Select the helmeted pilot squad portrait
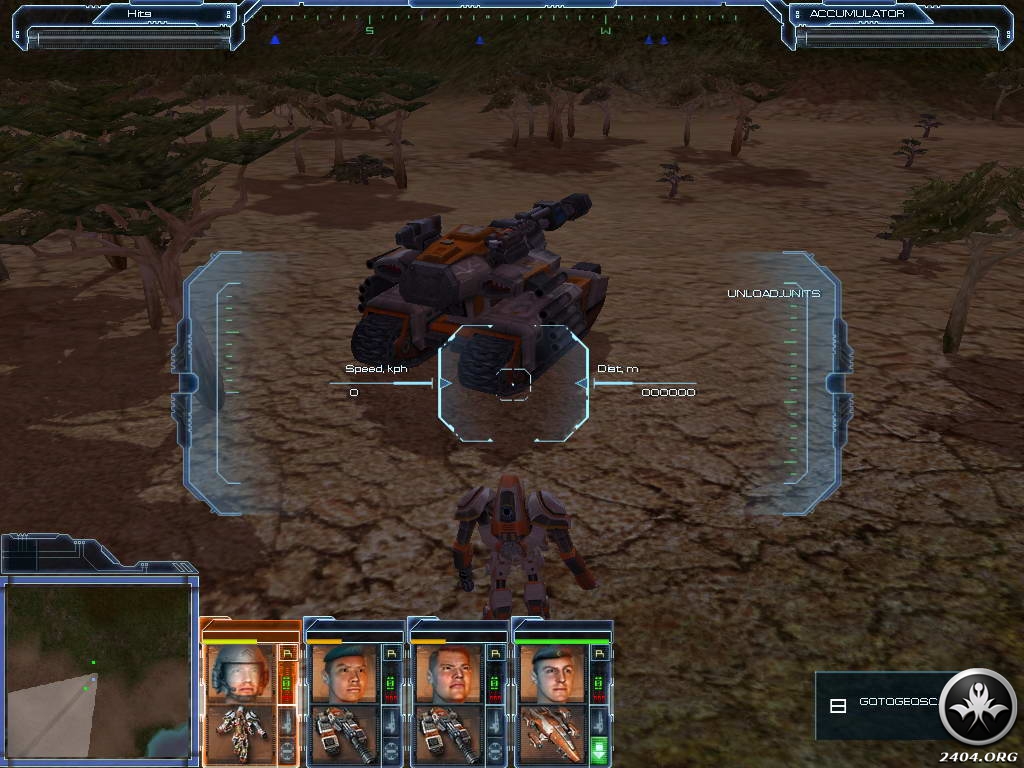Viewport: 1024px width, 768px height. [x=240, y=672]
